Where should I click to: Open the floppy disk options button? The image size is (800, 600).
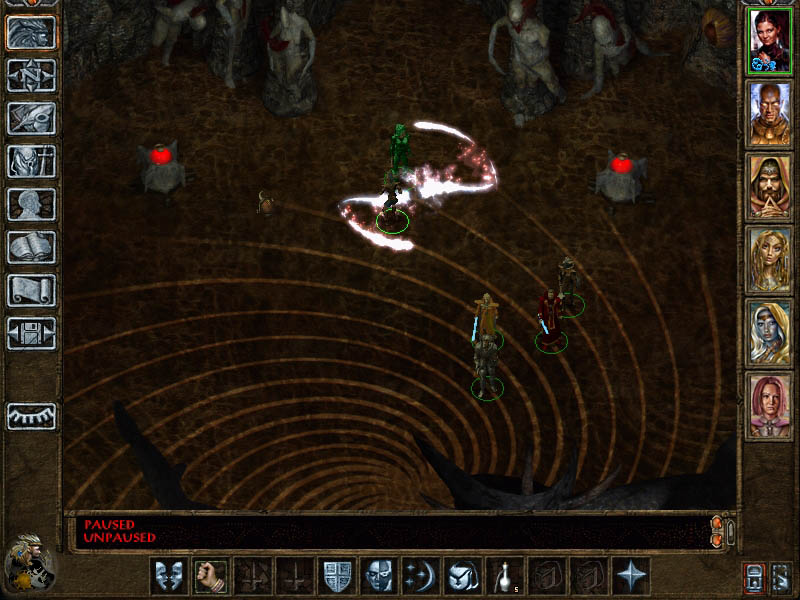pos(31,333)
